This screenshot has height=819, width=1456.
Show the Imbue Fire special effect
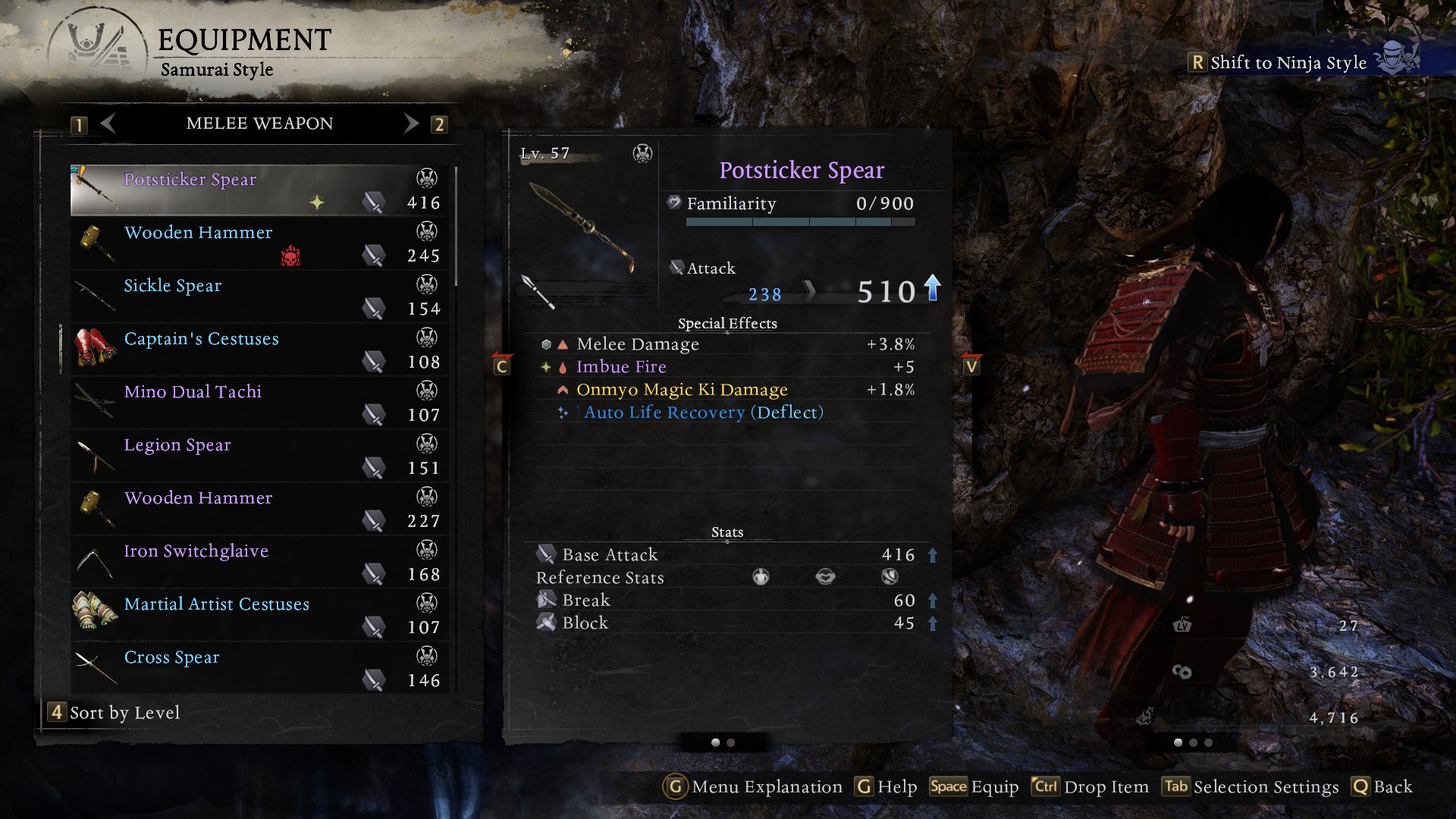coord(621,367)
